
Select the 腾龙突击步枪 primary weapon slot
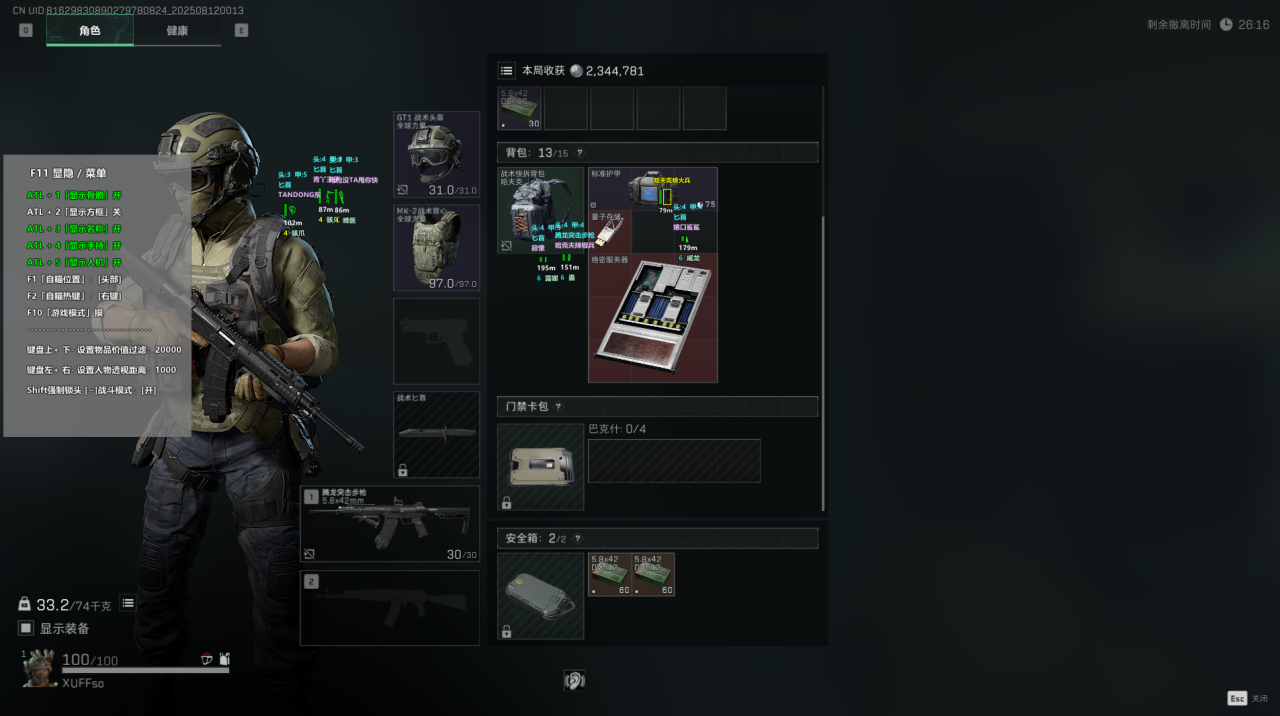(x=389, y=524)
